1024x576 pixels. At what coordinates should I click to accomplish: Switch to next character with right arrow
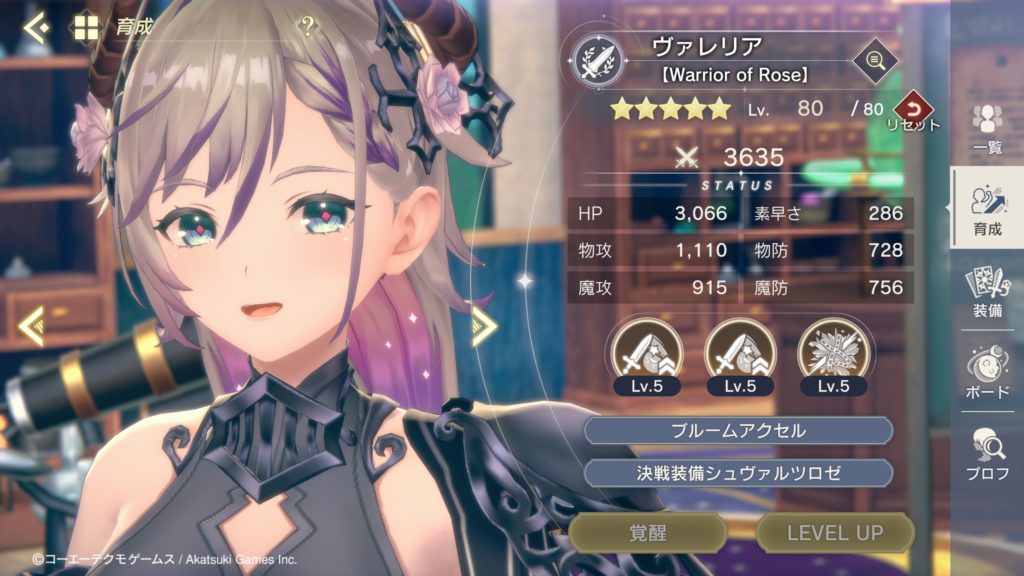[x=485, y=326]
